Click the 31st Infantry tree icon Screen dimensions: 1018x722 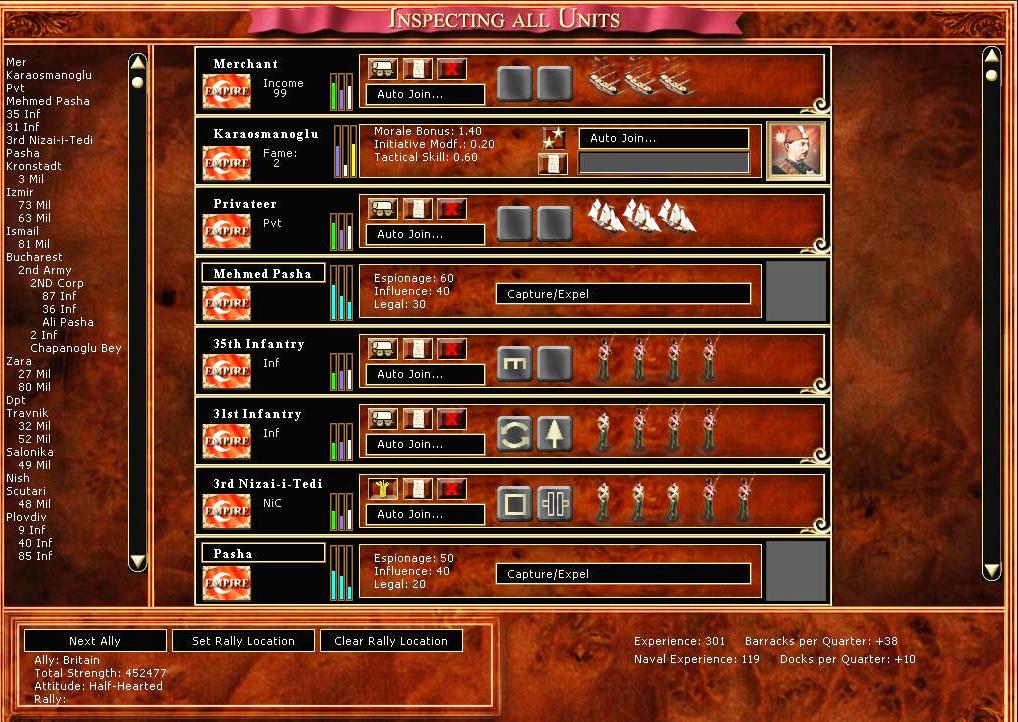[x=554, y=434]
